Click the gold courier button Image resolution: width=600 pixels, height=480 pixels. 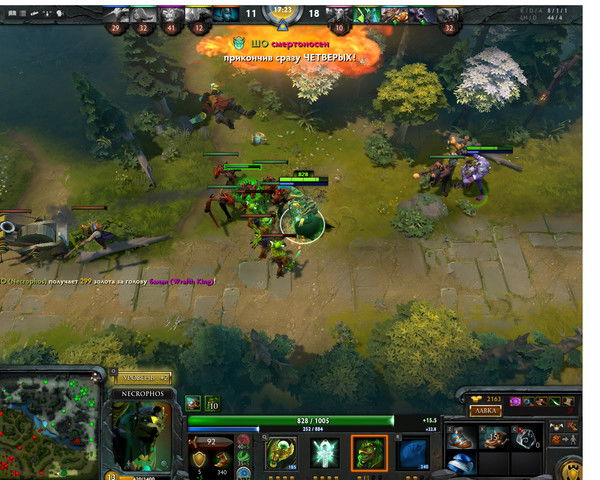(571, 464)
